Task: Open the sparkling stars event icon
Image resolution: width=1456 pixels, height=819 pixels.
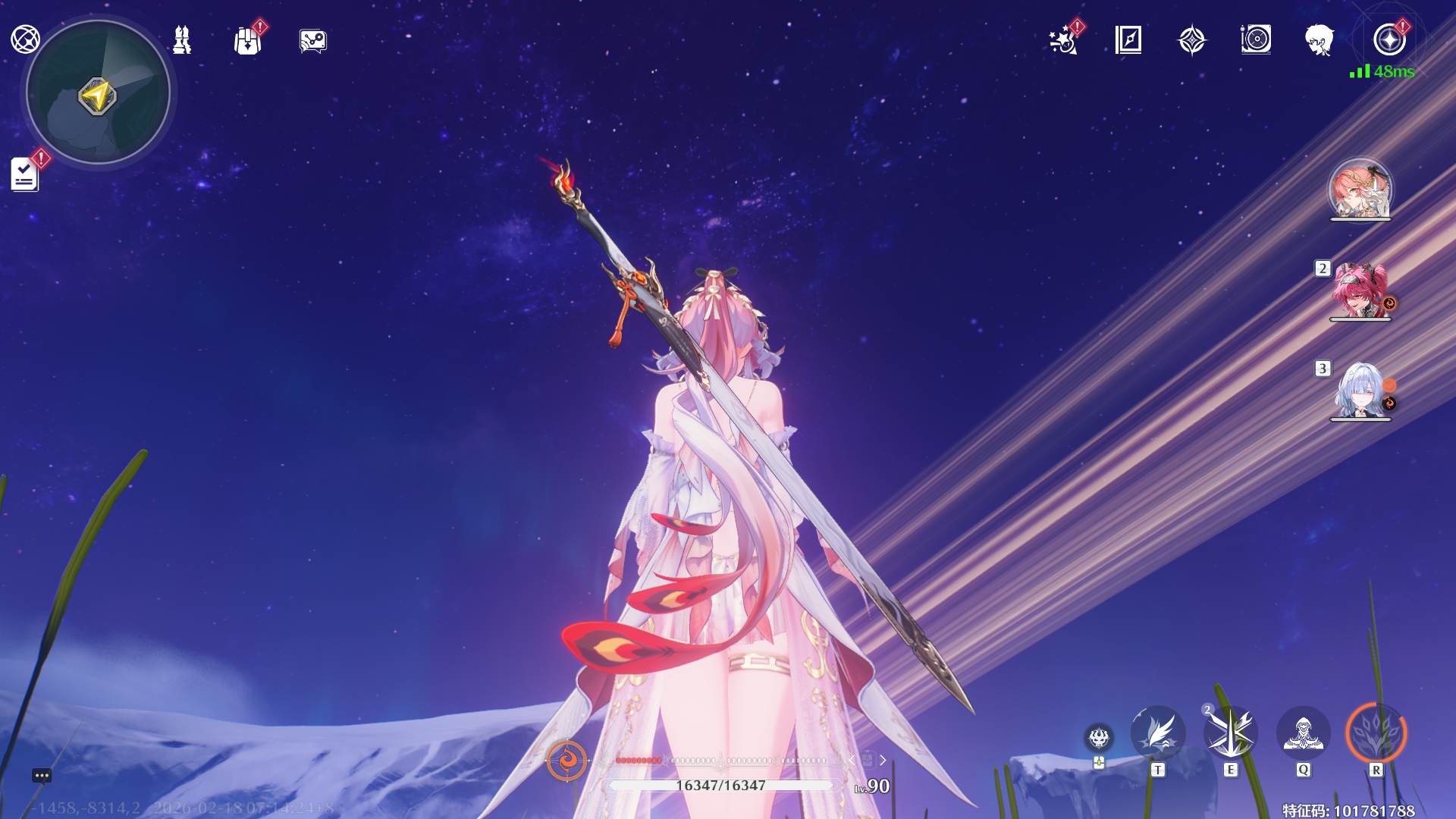Action: click(x=1063, y=40)
